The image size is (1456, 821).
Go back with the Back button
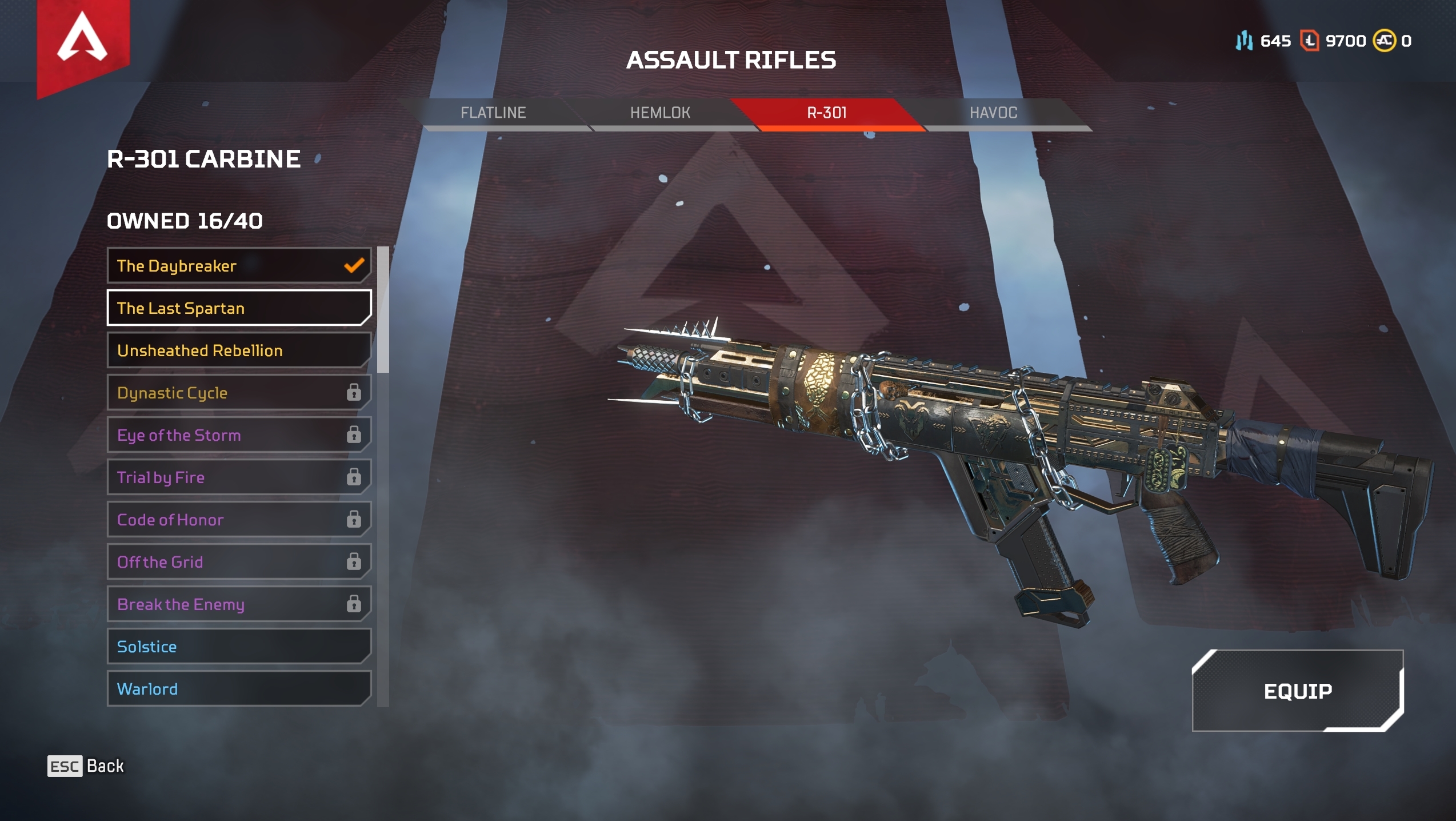click(86, 766)
